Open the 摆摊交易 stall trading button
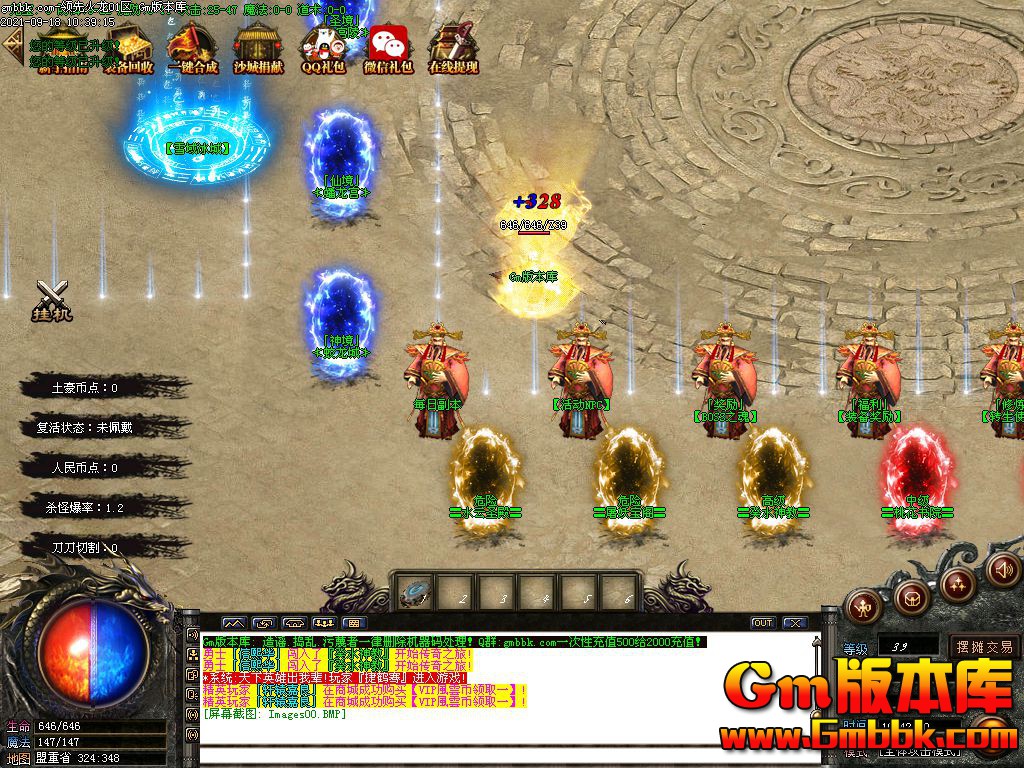The image size is (1024, 768). coord(983,646)
